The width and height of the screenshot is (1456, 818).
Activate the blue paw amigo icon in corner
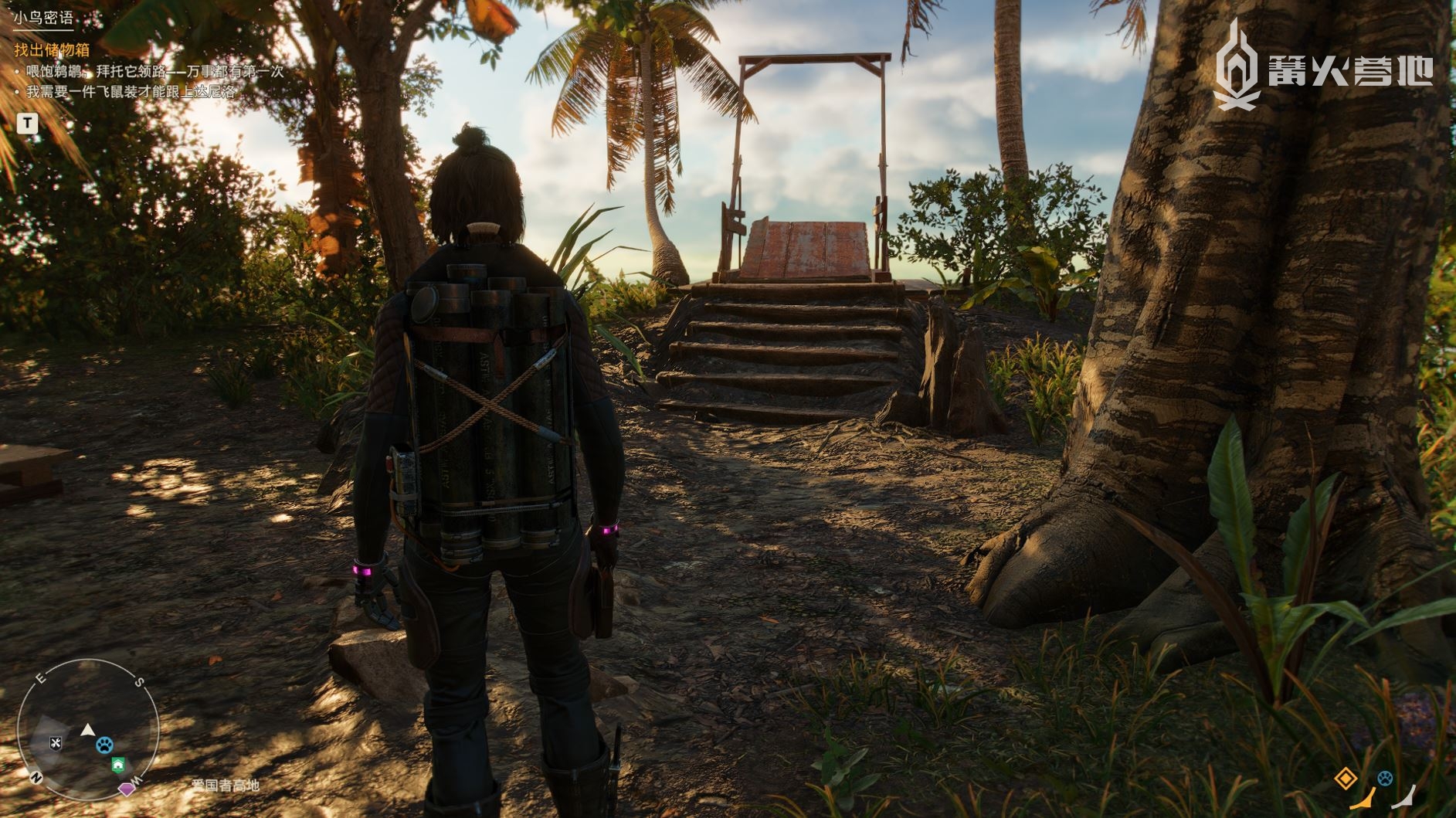[x=1385, y=779]
